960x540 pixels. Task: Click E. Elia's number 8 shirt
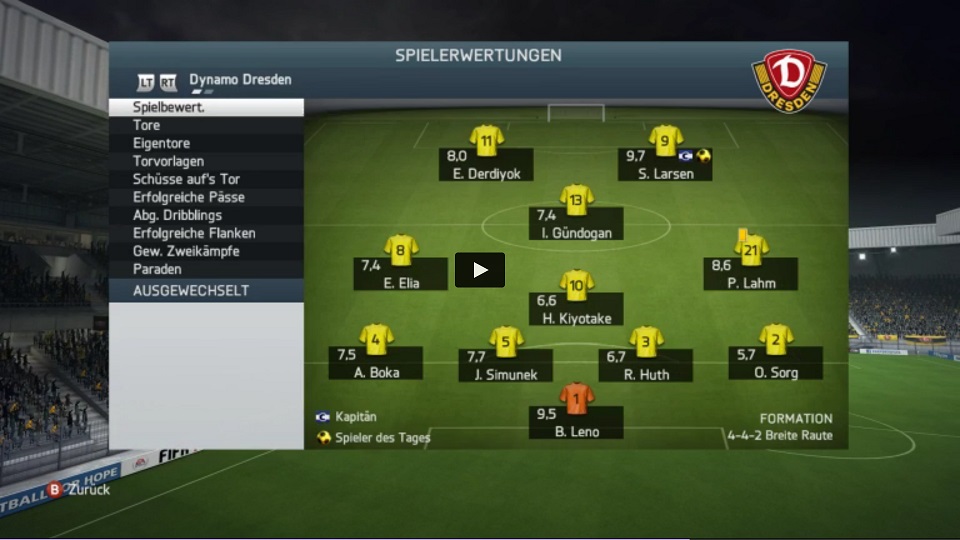point(401,250)
